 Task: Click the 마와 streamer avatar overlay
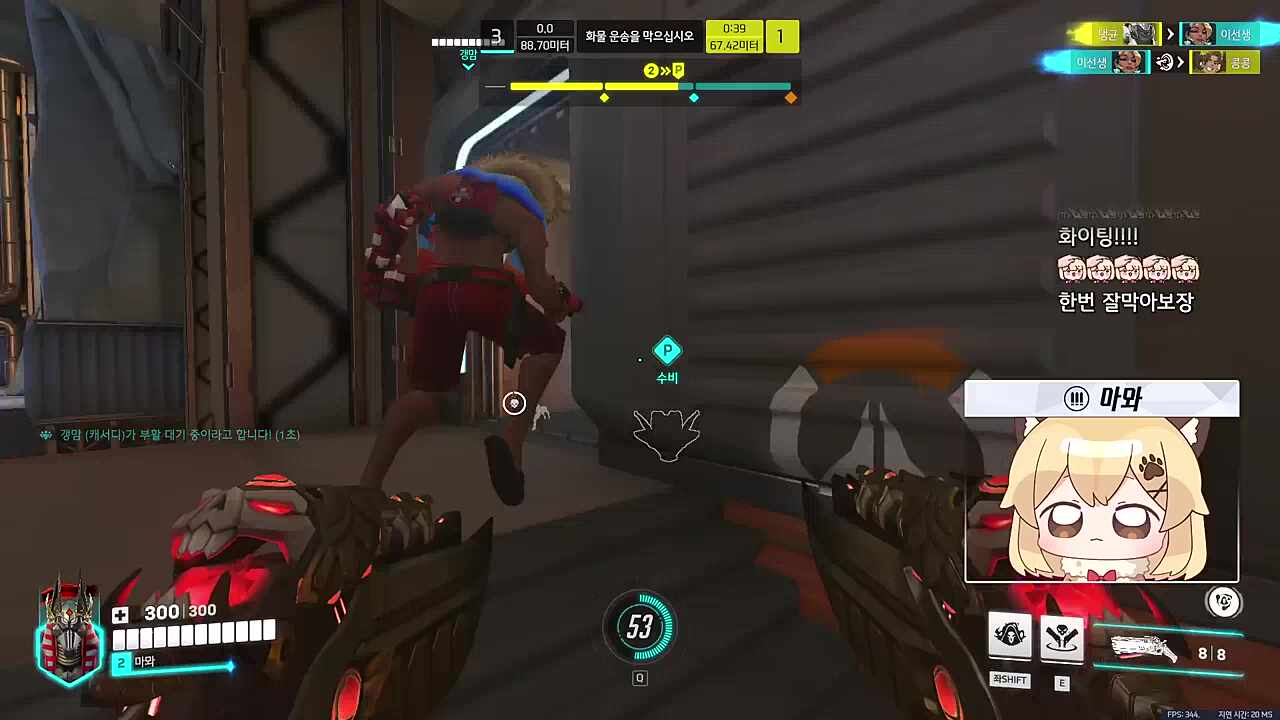(x=1101, y=481)
